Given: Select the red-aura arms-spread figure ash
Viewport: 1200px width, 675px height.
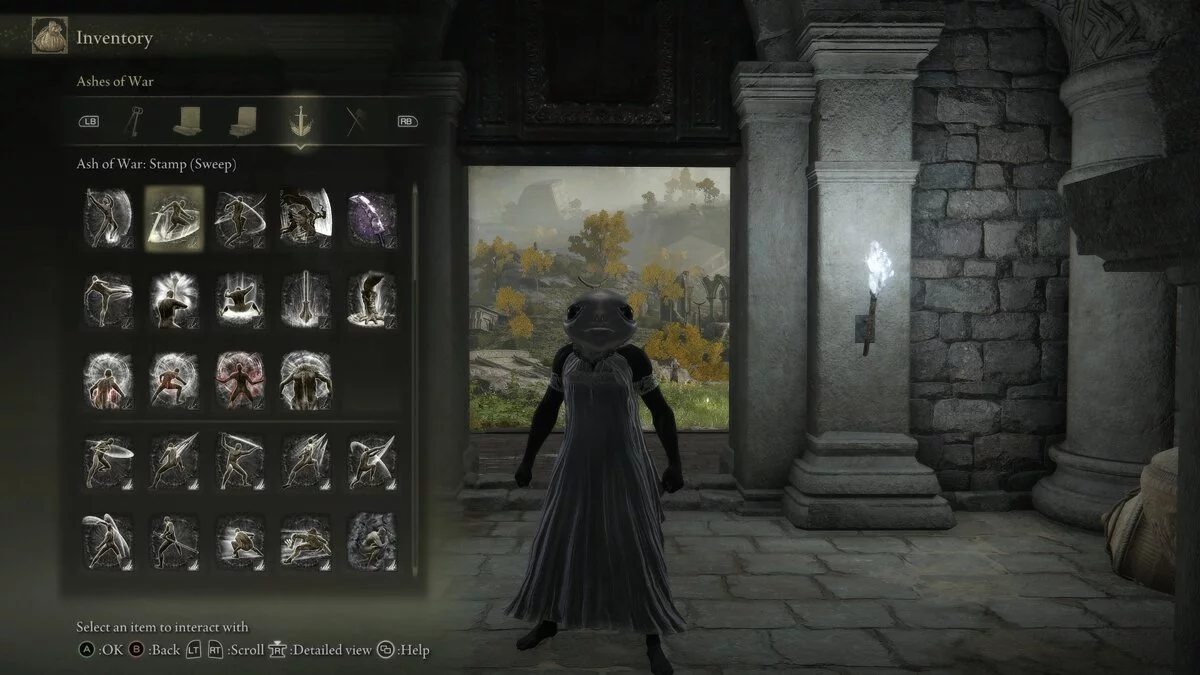Looking at the screenshot, I should coord(240,380).
